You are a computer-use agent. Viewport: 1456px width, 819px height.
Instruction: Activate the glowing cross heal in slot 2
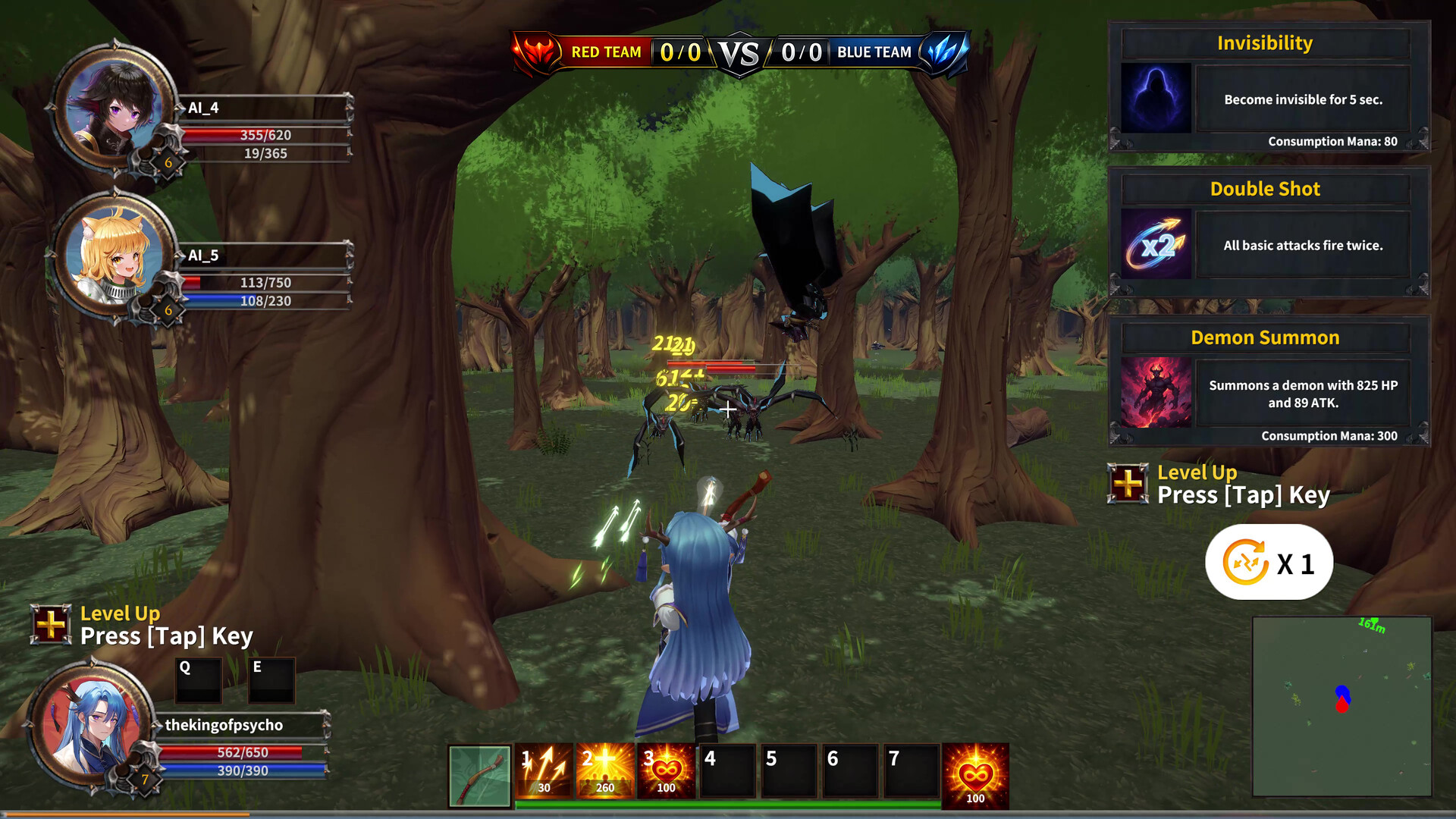coord(604,770)
